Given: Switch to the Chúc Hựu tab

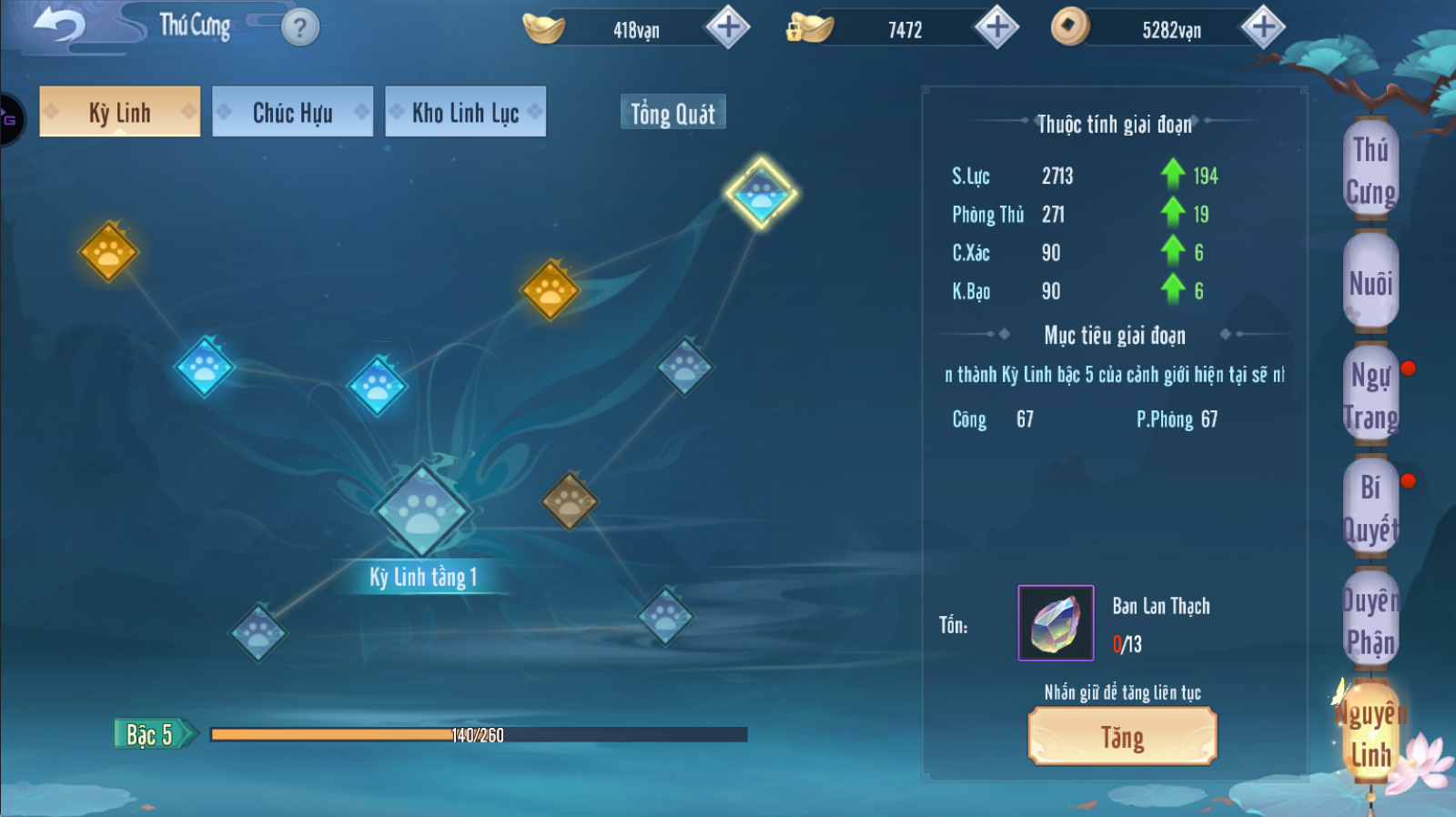Looking at the screenshot, I should point(292,112).
